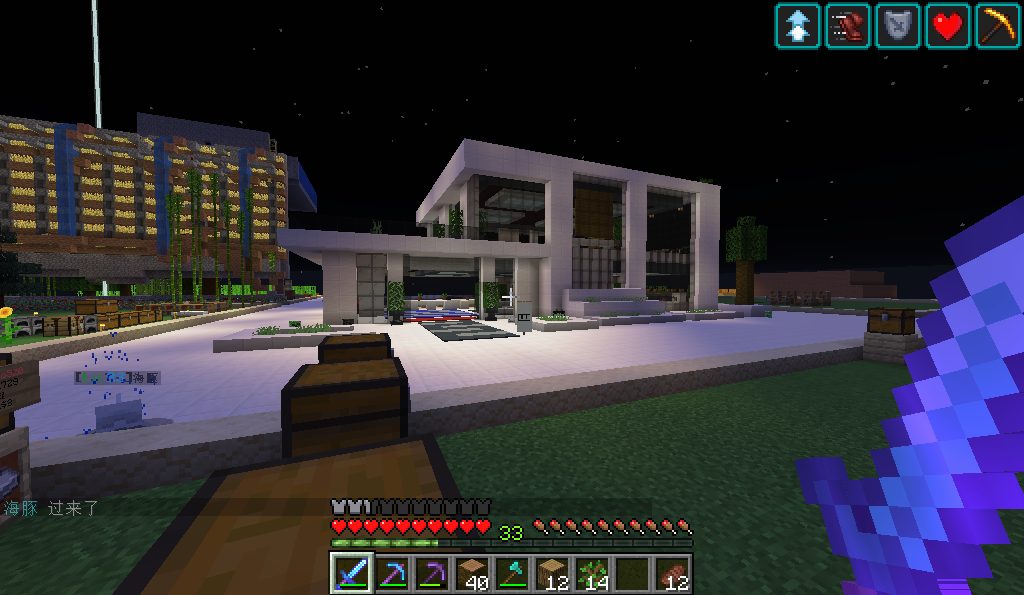Select the blue-headed pickaxe hotbar slot

391,574
